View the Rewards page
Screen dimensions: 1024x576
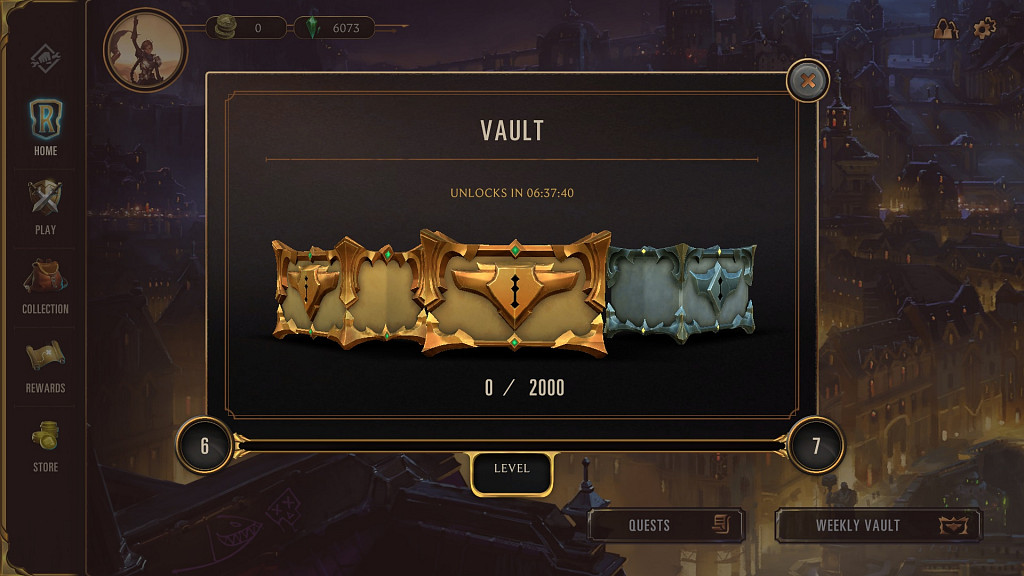pyautogui.click(x=46, y=364)
